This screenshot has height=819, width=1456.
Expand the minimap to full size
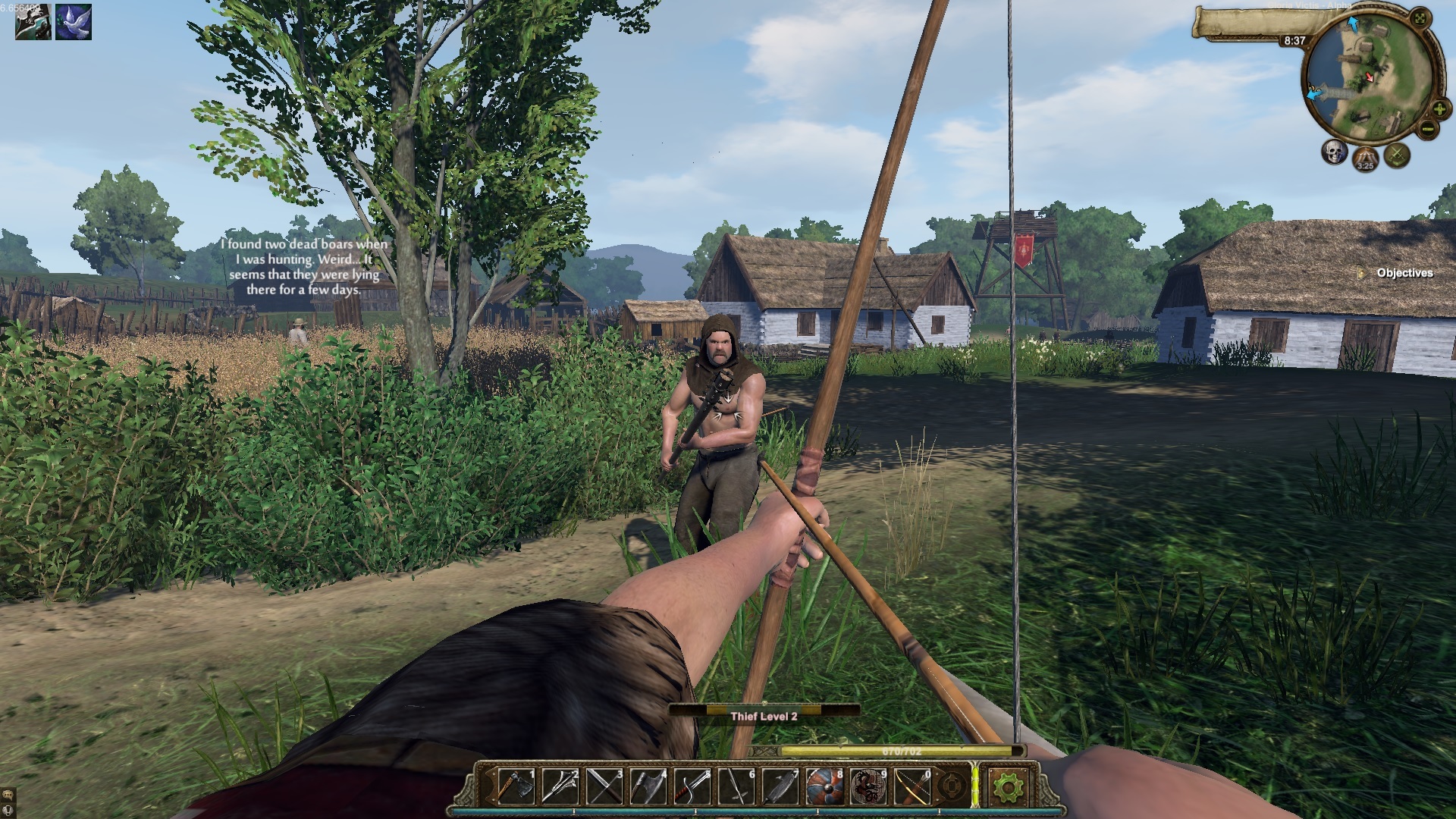(1421, 18)
